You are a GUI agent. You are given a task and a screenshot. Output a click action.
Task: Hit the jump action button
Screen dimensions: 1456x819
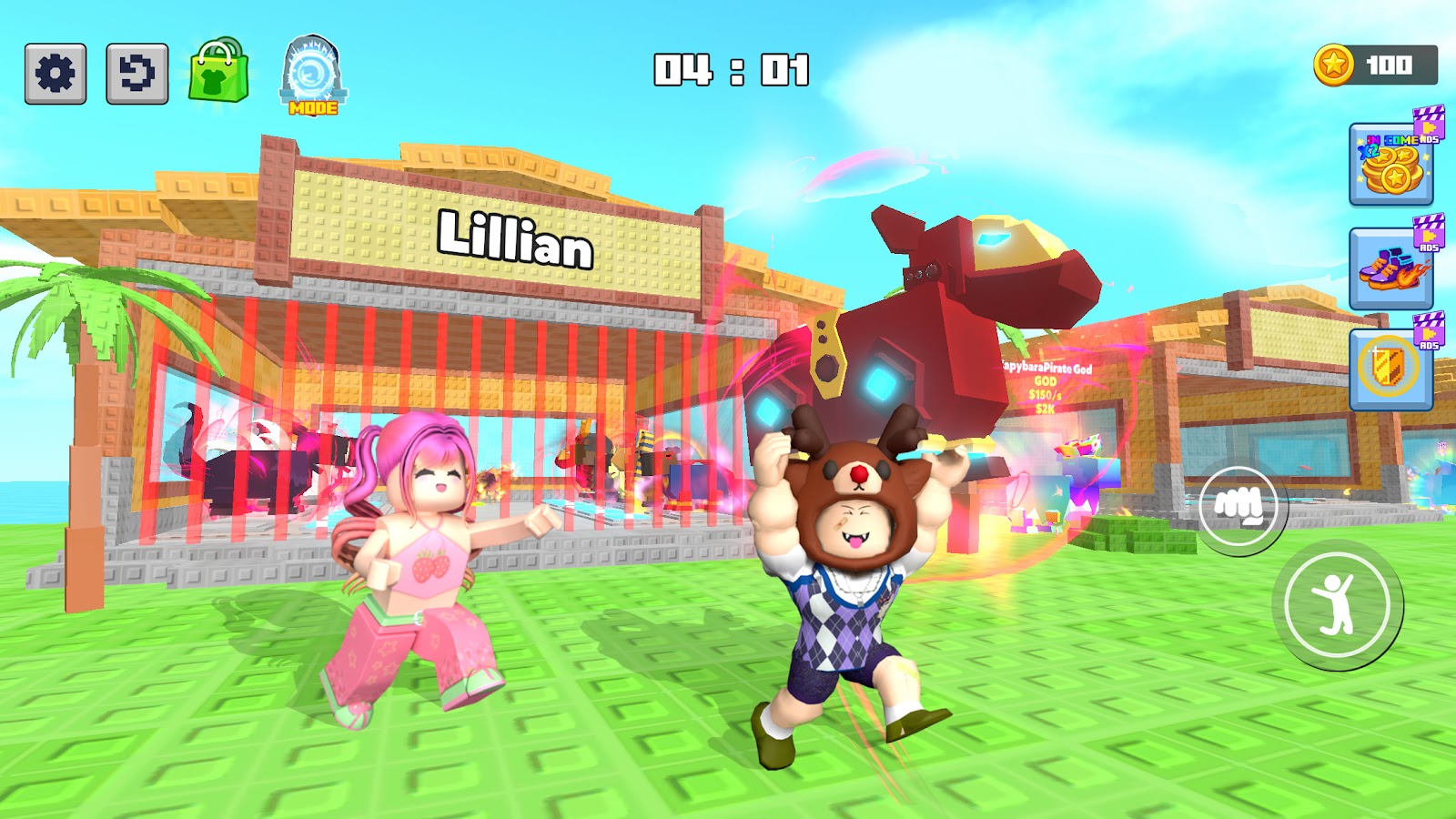point(1337,605)
